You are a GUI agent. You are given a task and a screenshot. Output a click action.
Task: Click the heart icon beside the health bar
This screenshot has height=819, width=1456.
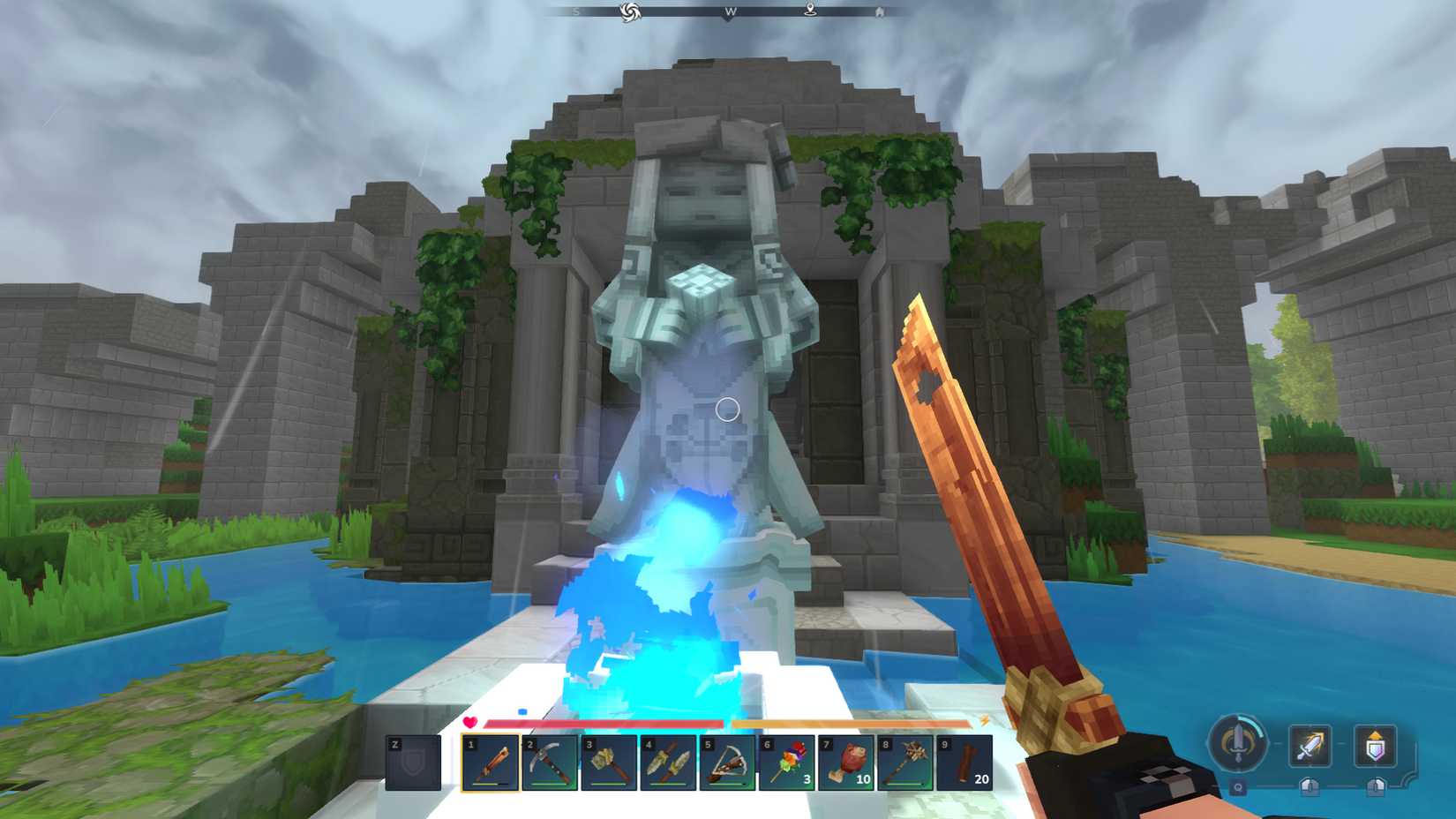point(469,722)
